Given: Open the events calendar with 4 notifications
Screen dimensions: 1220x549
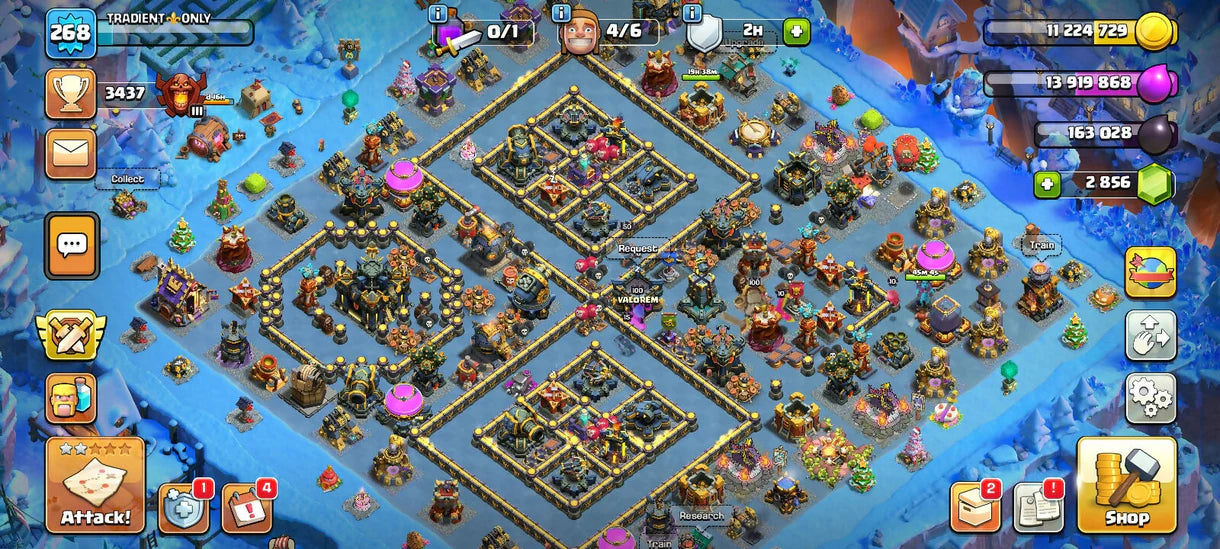Looking at the screenshot, I should tap(246, 509).
